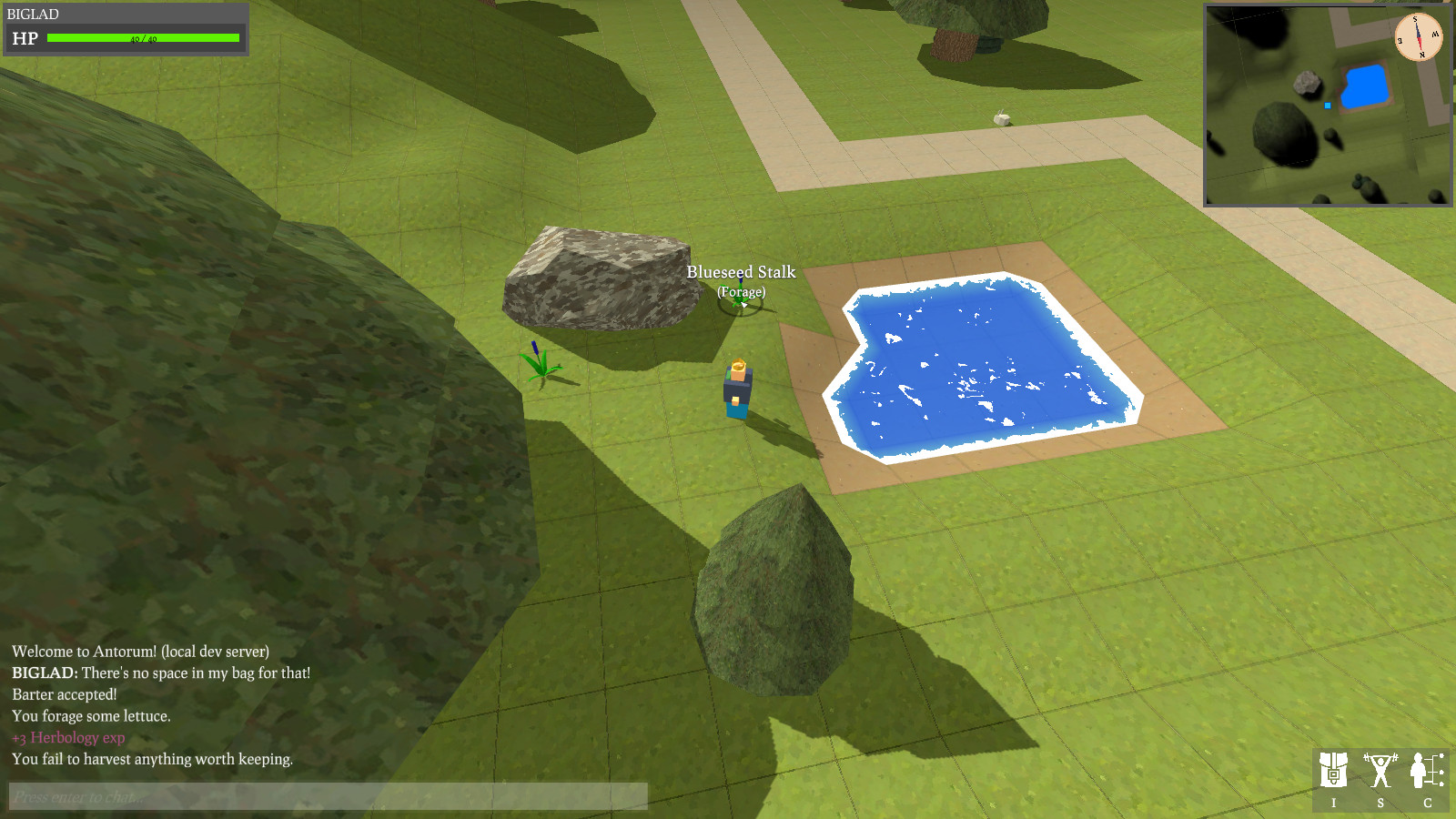Open the backpack inventory icon
The image size is (1456, 819).
(1334, 771)
